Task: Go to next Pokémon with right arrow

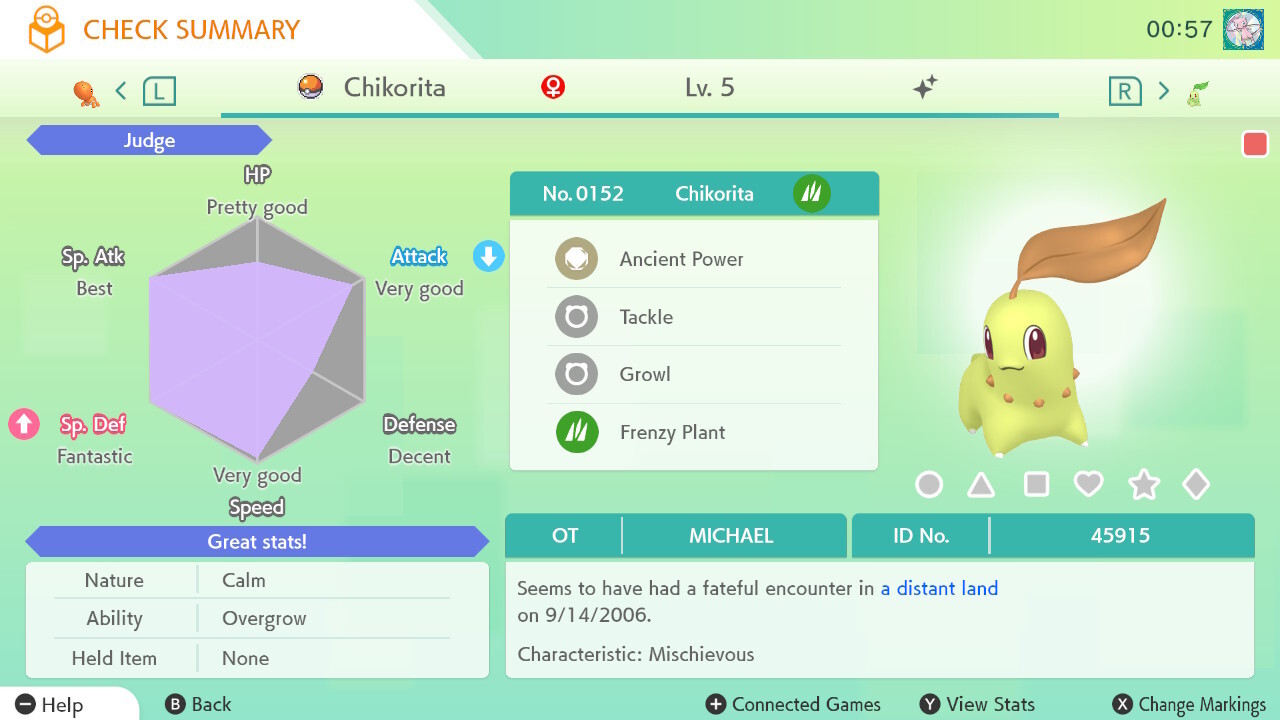Action: 1163,91
